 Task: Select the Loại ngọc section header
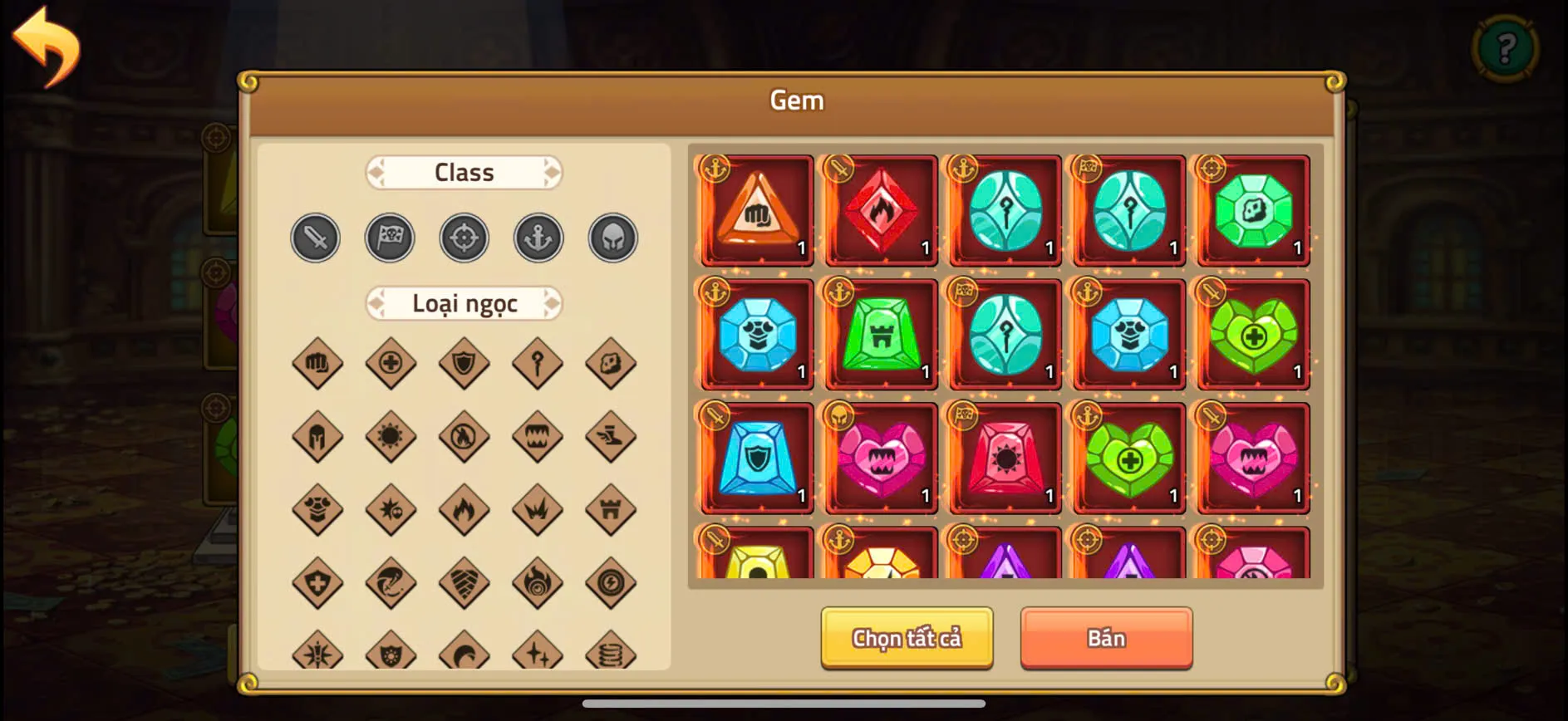[464, 303]
